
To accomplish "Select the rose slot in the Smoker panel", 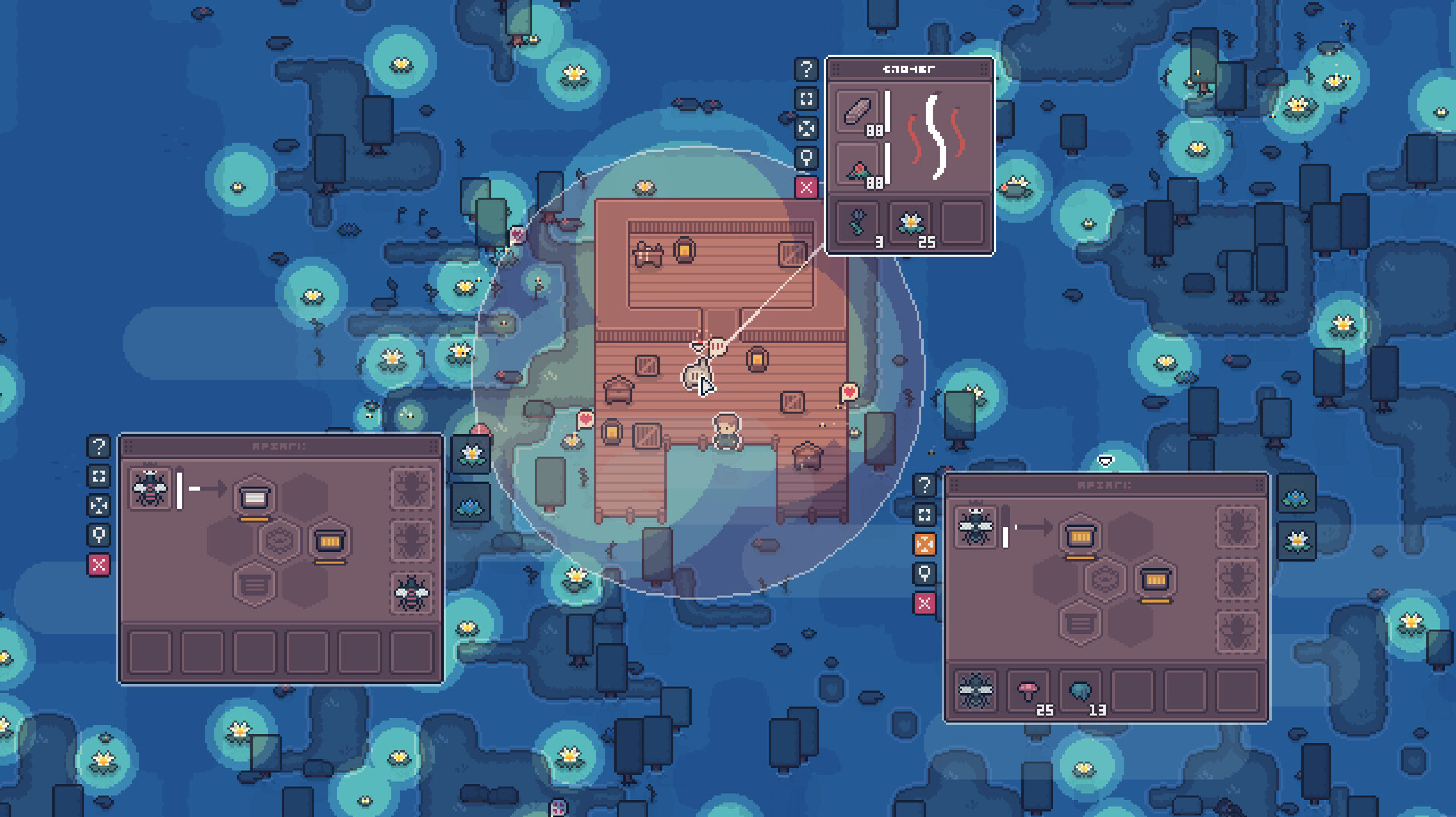I will (x=858, y=165).
